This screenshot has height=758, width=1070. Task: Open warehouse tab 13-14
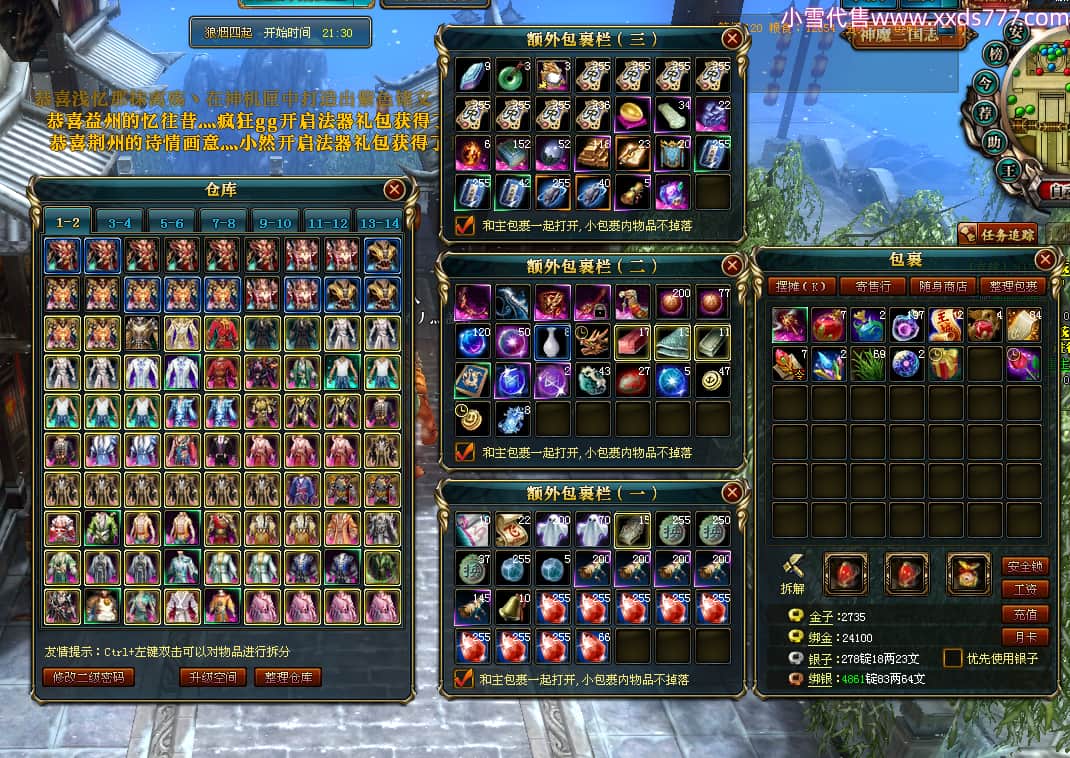[379, 222]
